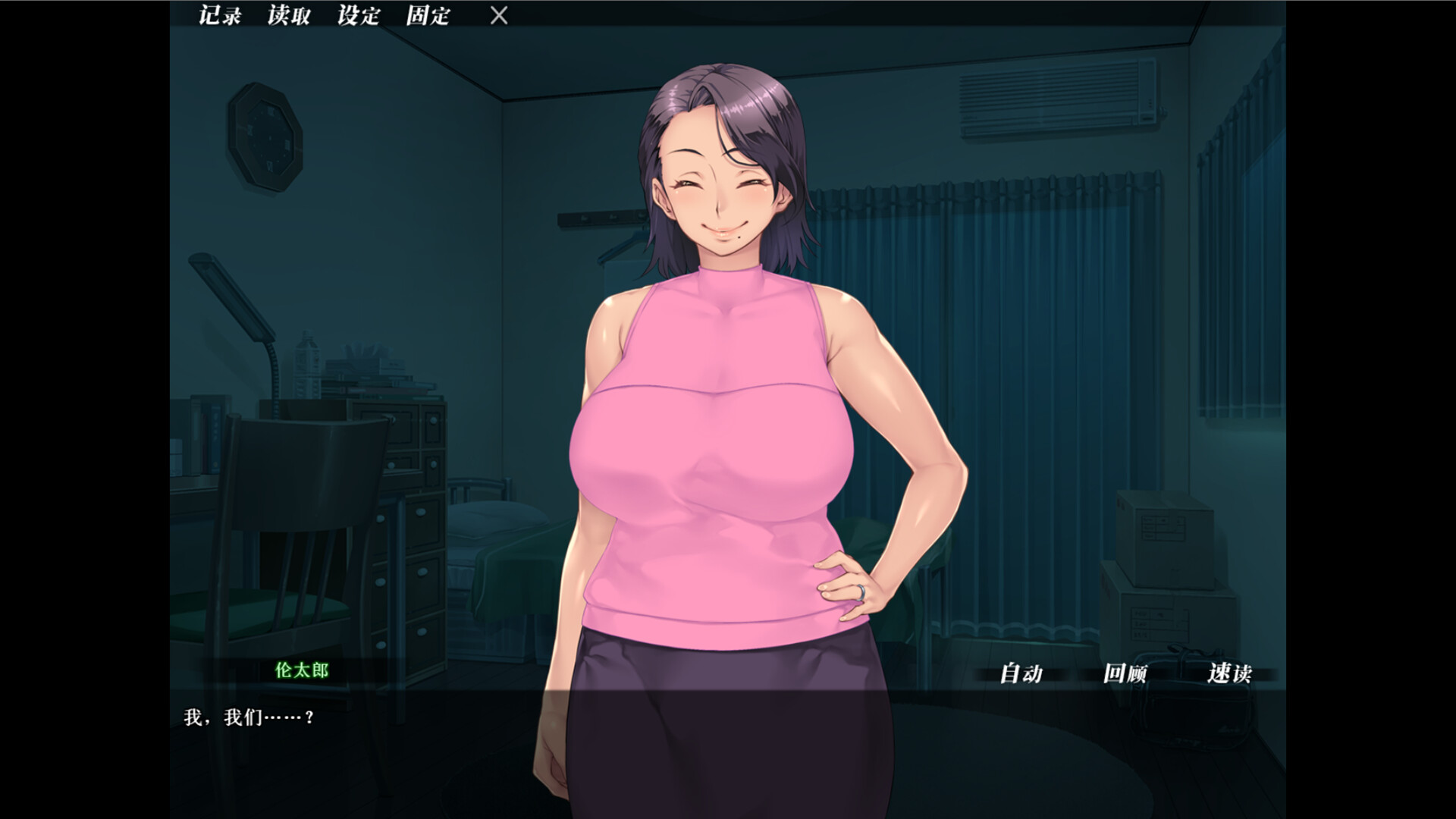Click 记录 to view past conversation
The image size is (1456, 819).
coord(218,16)
